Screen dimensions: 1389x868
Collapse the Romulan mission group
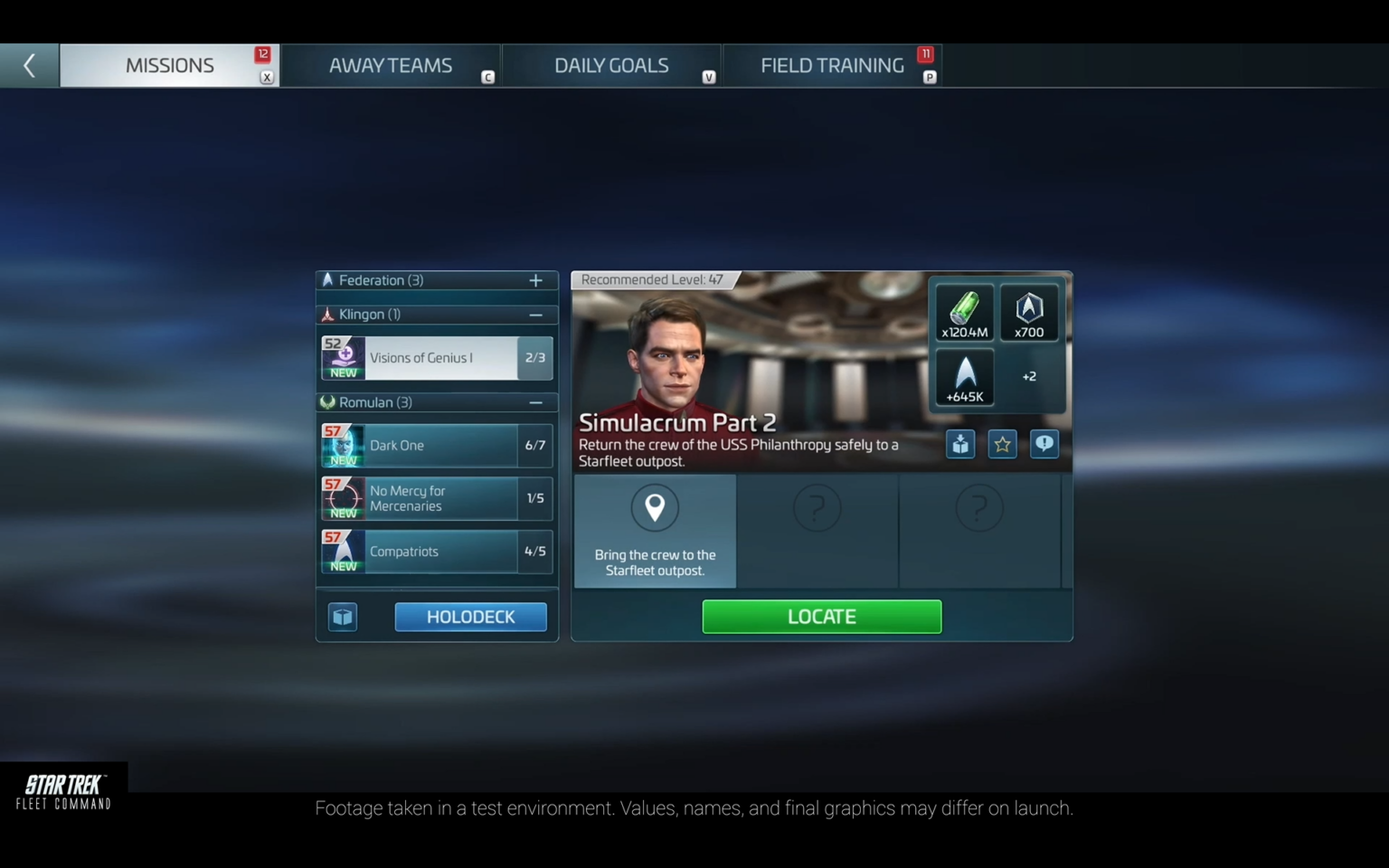(535, 402)
